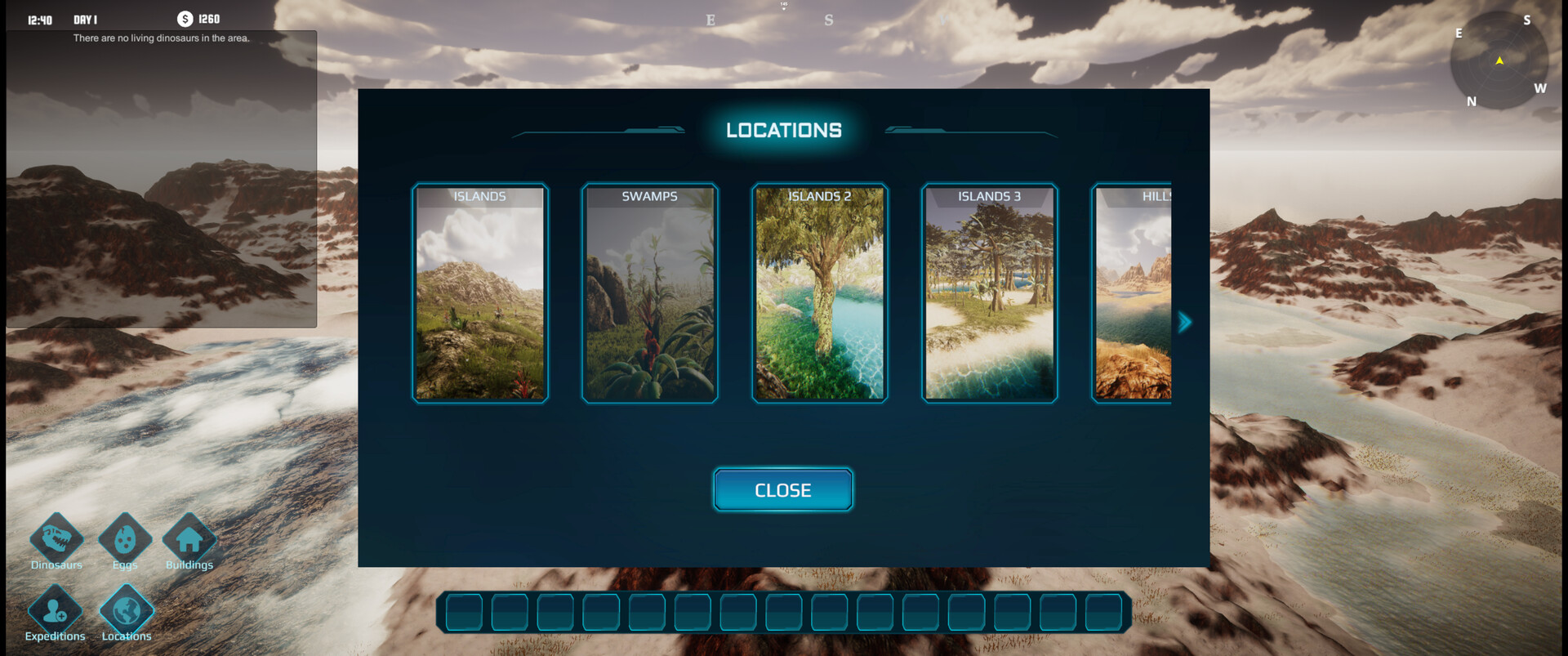Screen dimensions: 1568x656
Task: Click the notification about no living dinosaurs
Action: coord(161,38)
